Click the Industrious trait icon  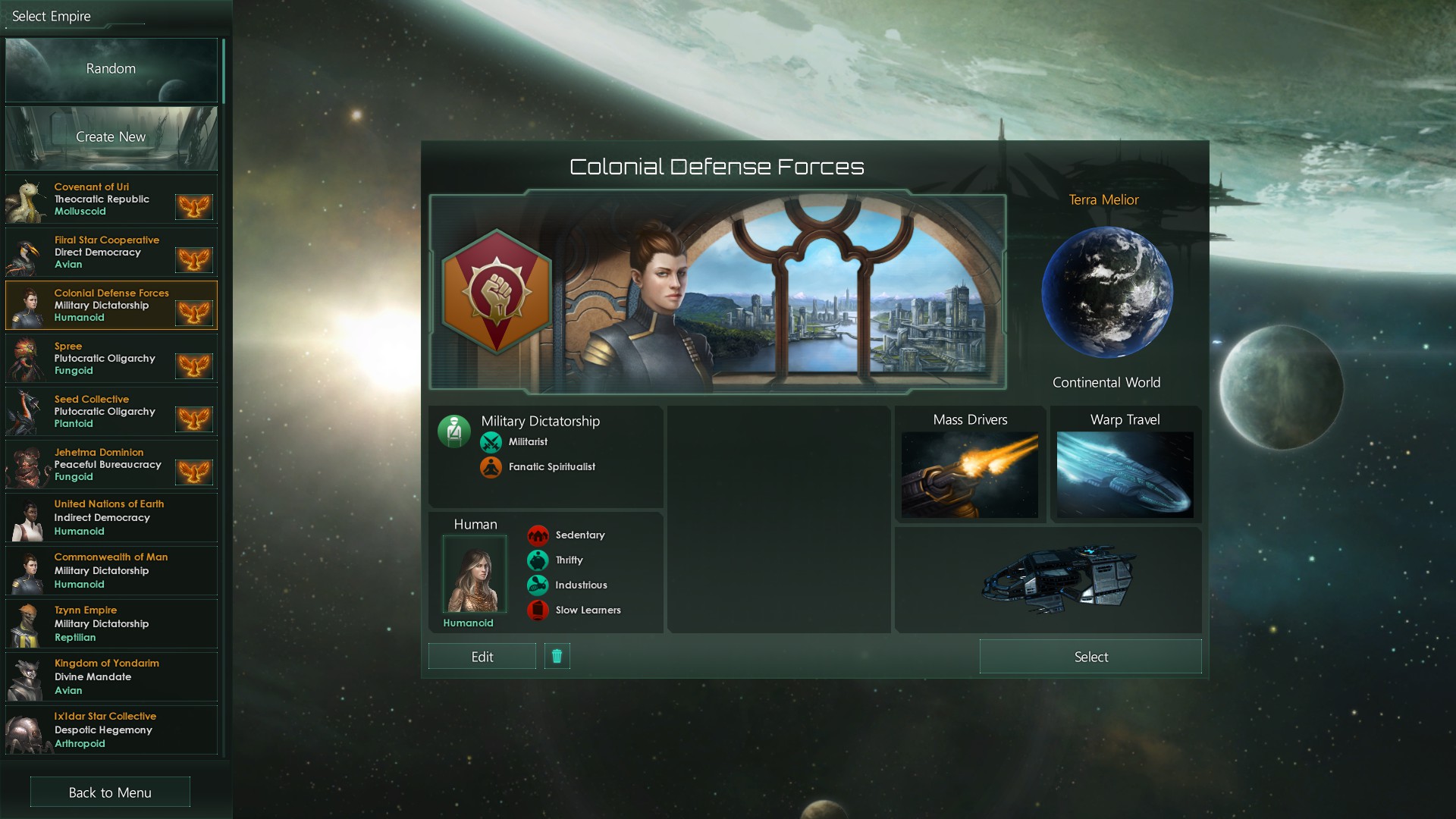click(x=539, y=585)
